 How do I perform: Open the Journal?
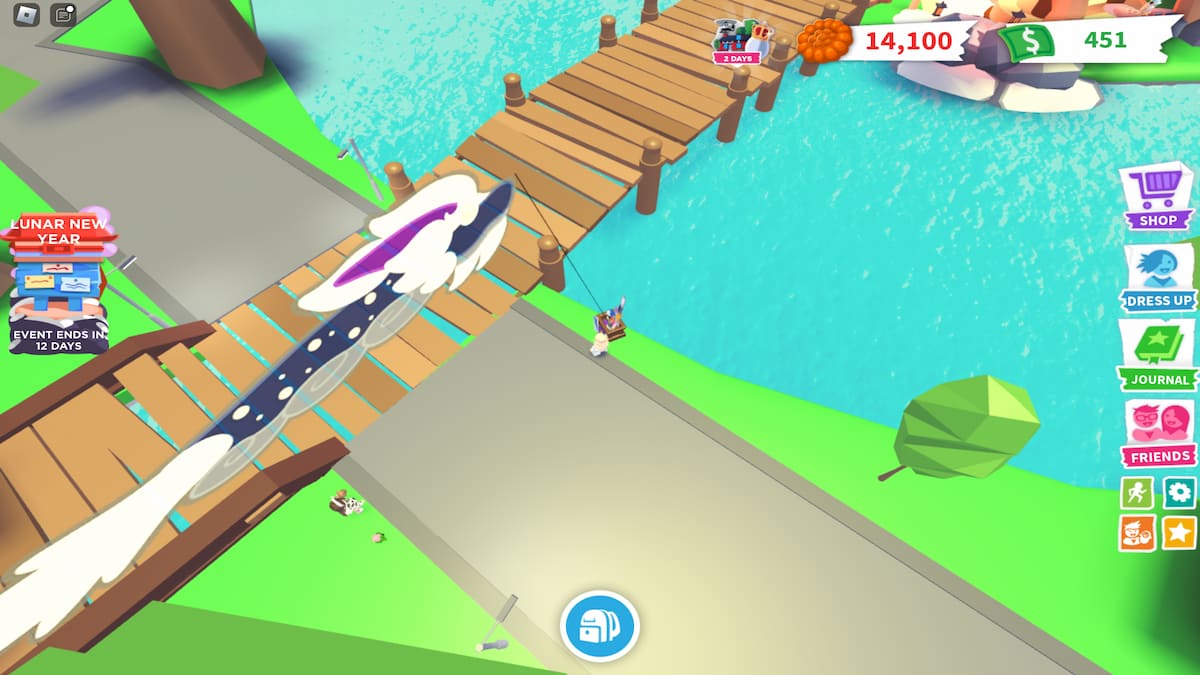tap(1158, 354)
